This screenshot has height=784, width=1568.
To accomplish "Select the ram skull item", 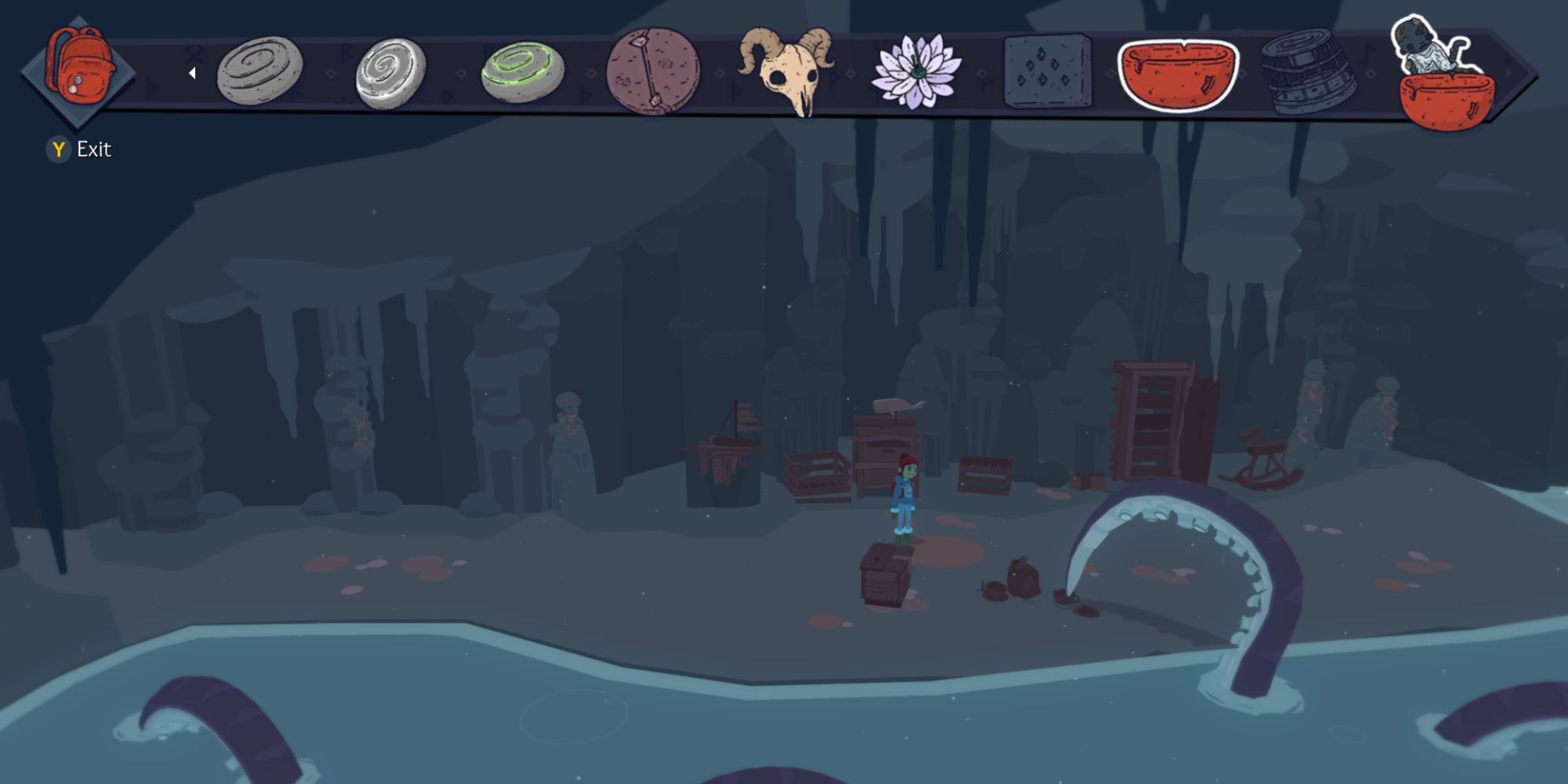I will pos(786,69).
